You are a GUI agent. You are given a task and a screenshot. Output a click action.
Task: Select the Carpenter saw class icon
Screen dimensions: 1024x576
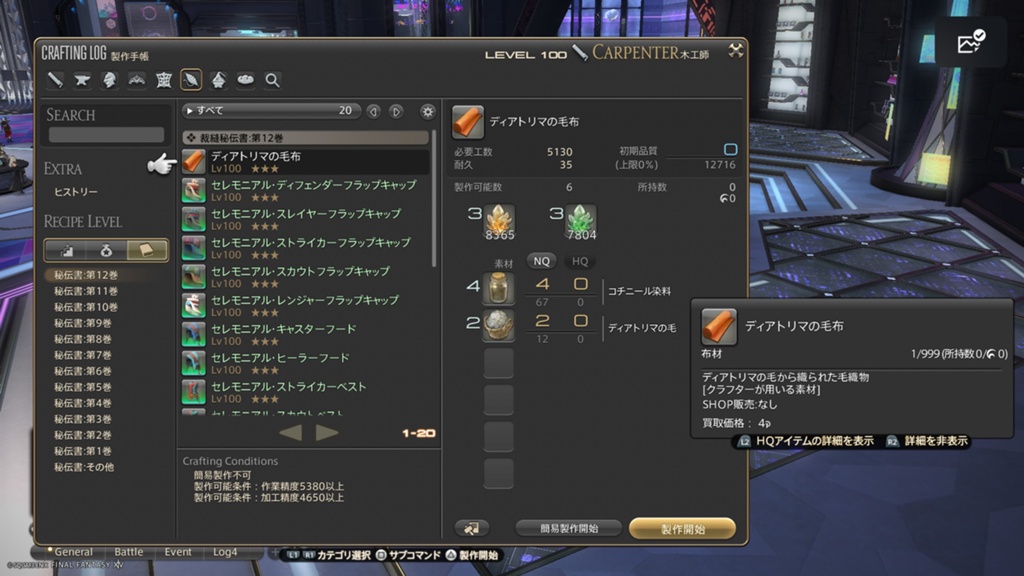[x=55, y=80]
